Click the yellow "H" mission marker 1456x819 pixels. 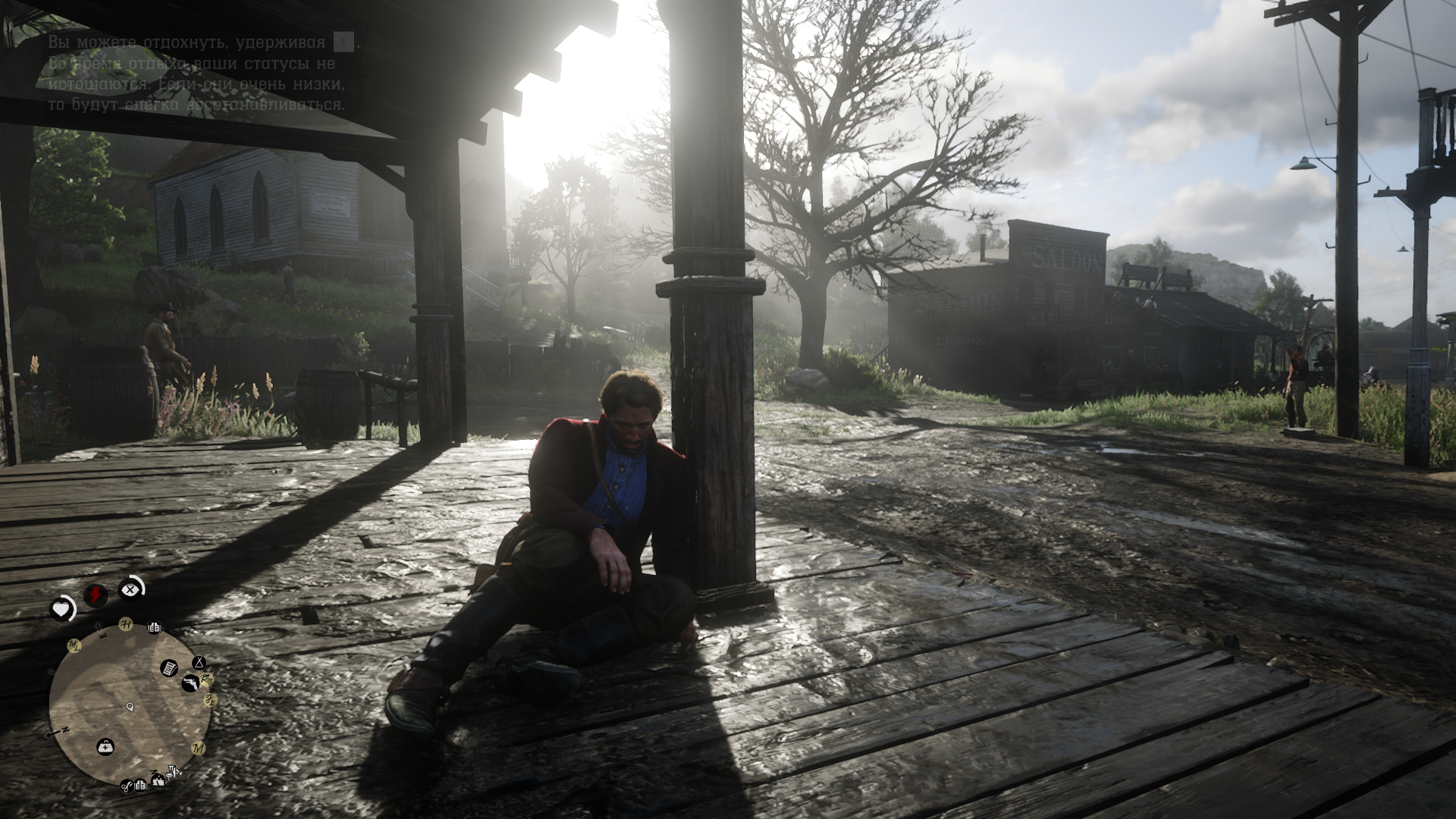127,625
